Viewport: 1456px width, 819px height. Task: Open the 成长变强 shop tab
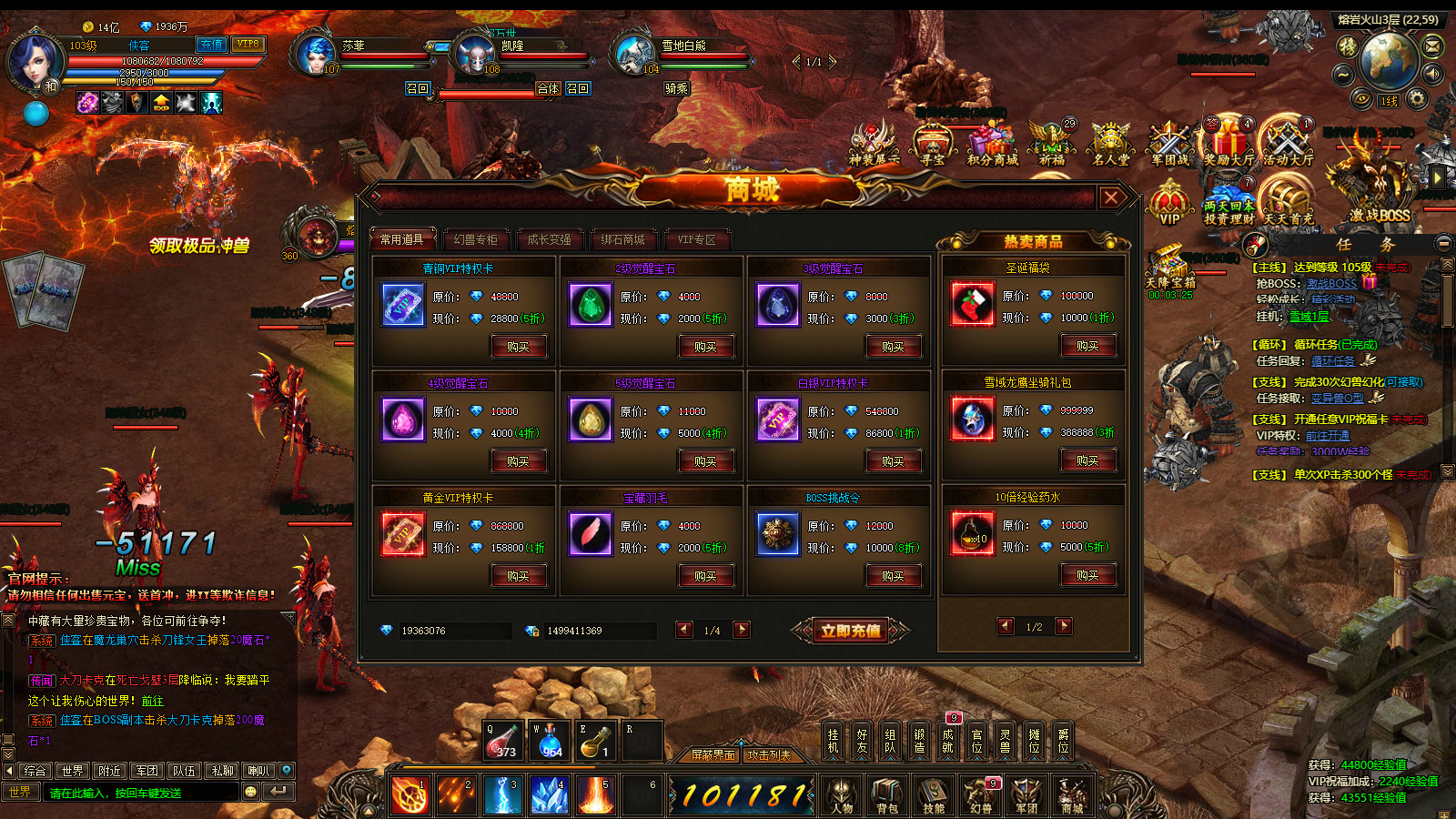550,239
